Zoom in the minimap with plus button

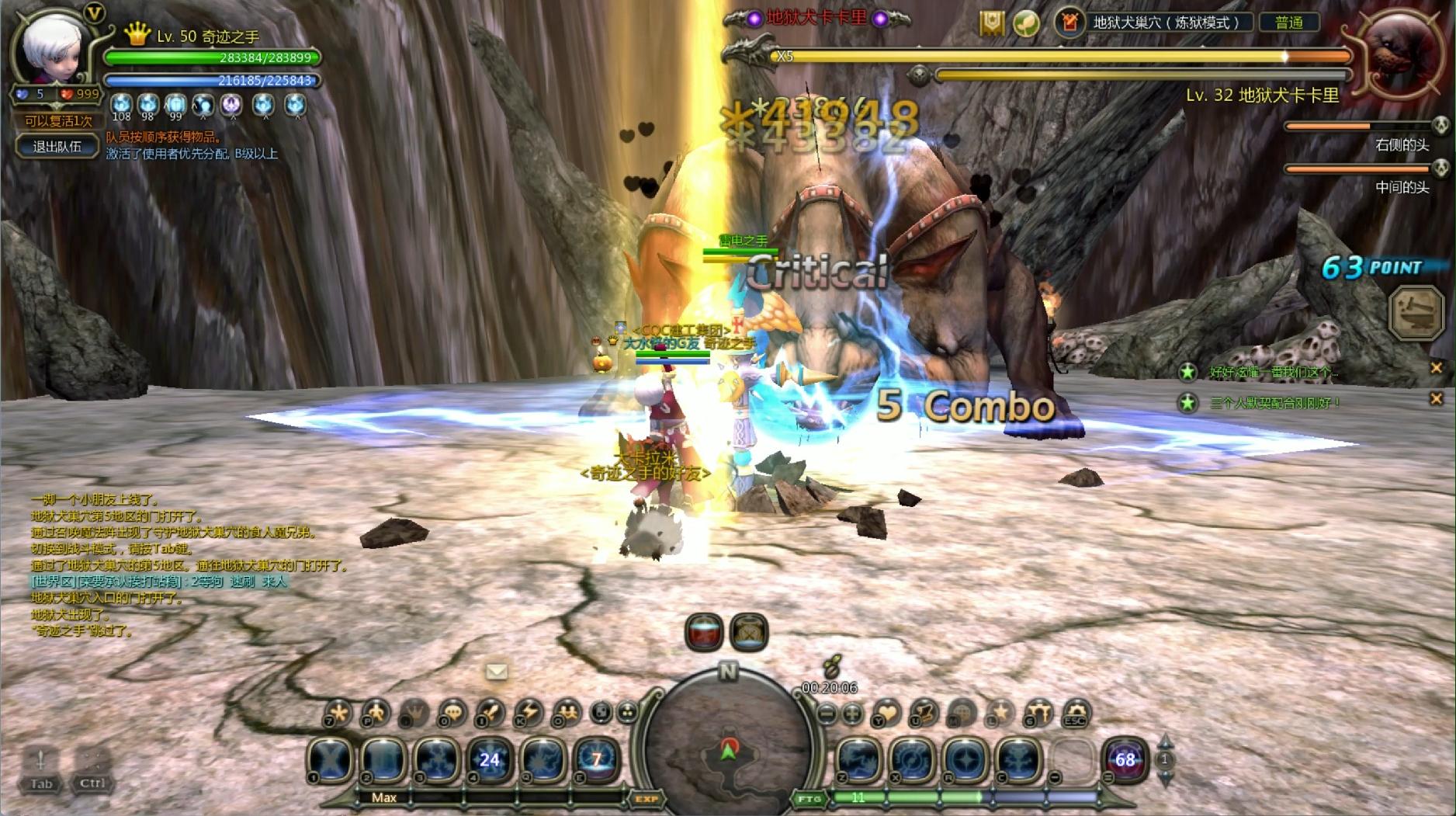point(852,713)
